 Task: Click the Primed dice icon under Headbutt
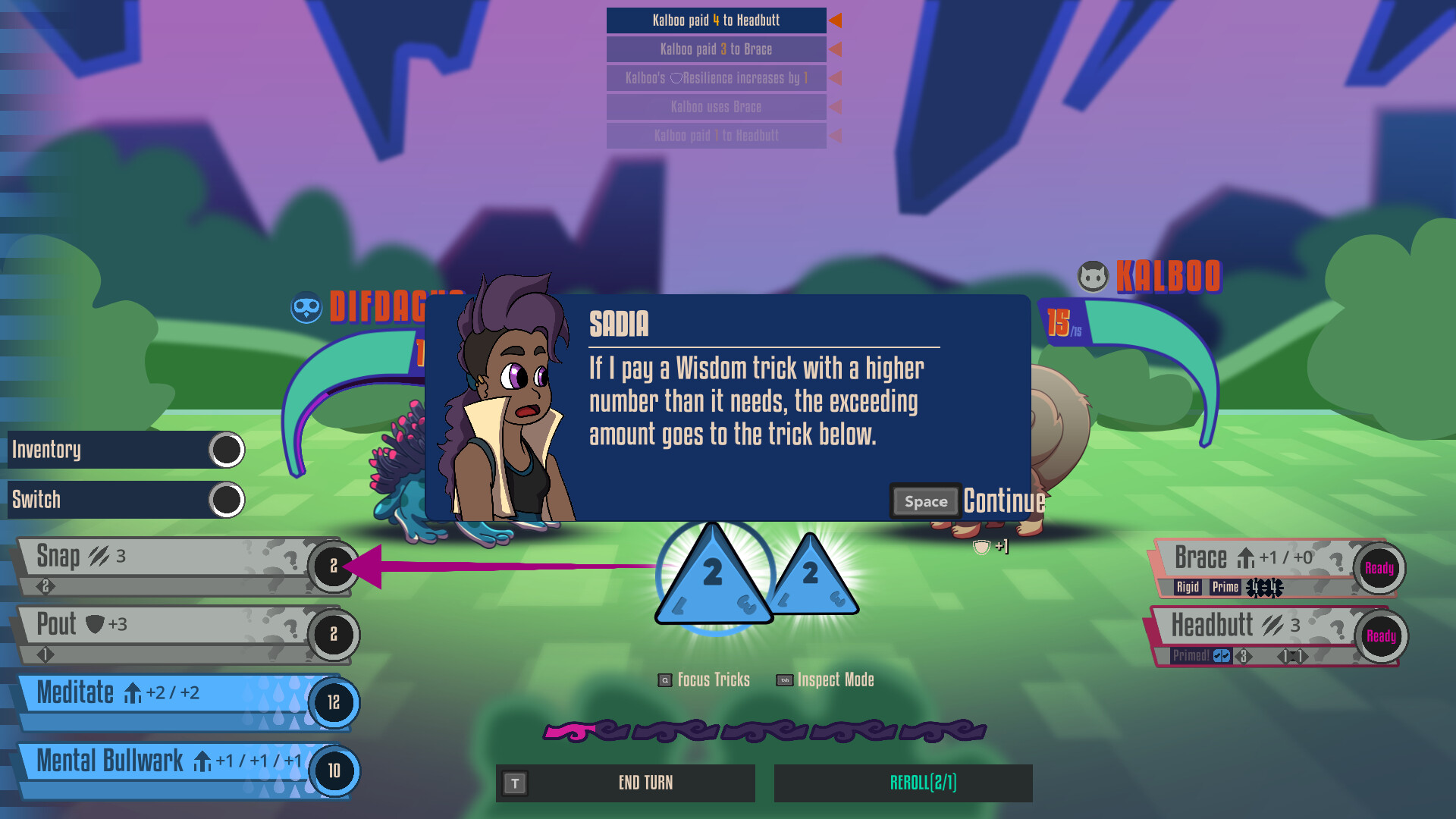coord(1221,657)
